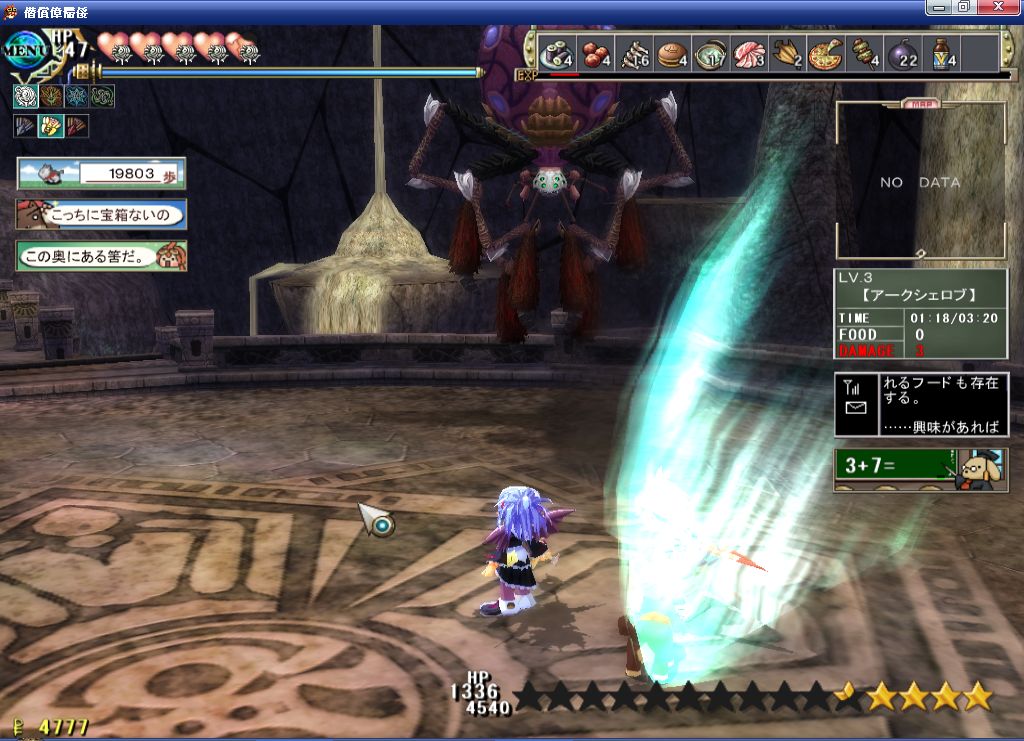The height and width of the screenshot is (741, 1024).
Task: Use the meat skewer item
Action: (864, 52)
